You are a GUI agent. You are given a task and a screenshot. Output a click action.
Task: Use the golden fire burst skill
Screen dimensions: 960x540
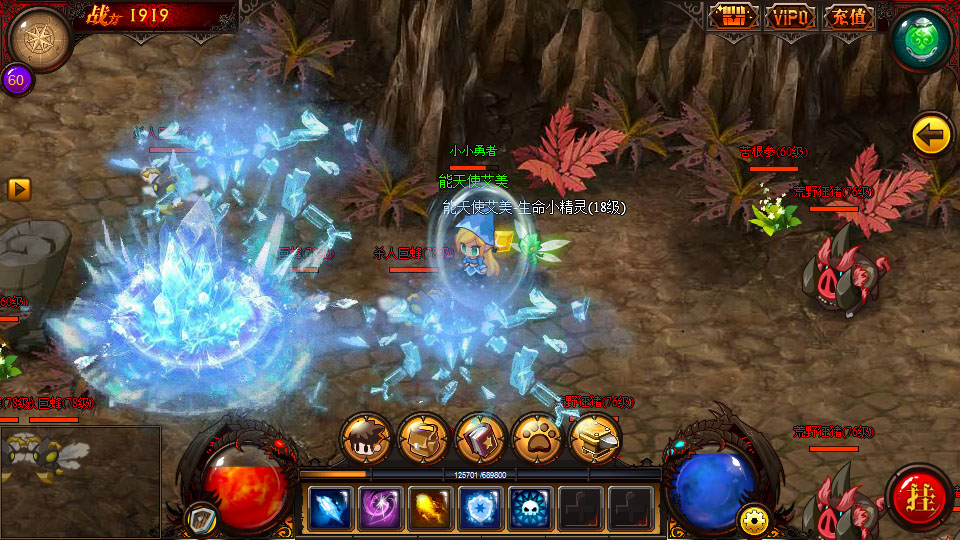(430, 508)
